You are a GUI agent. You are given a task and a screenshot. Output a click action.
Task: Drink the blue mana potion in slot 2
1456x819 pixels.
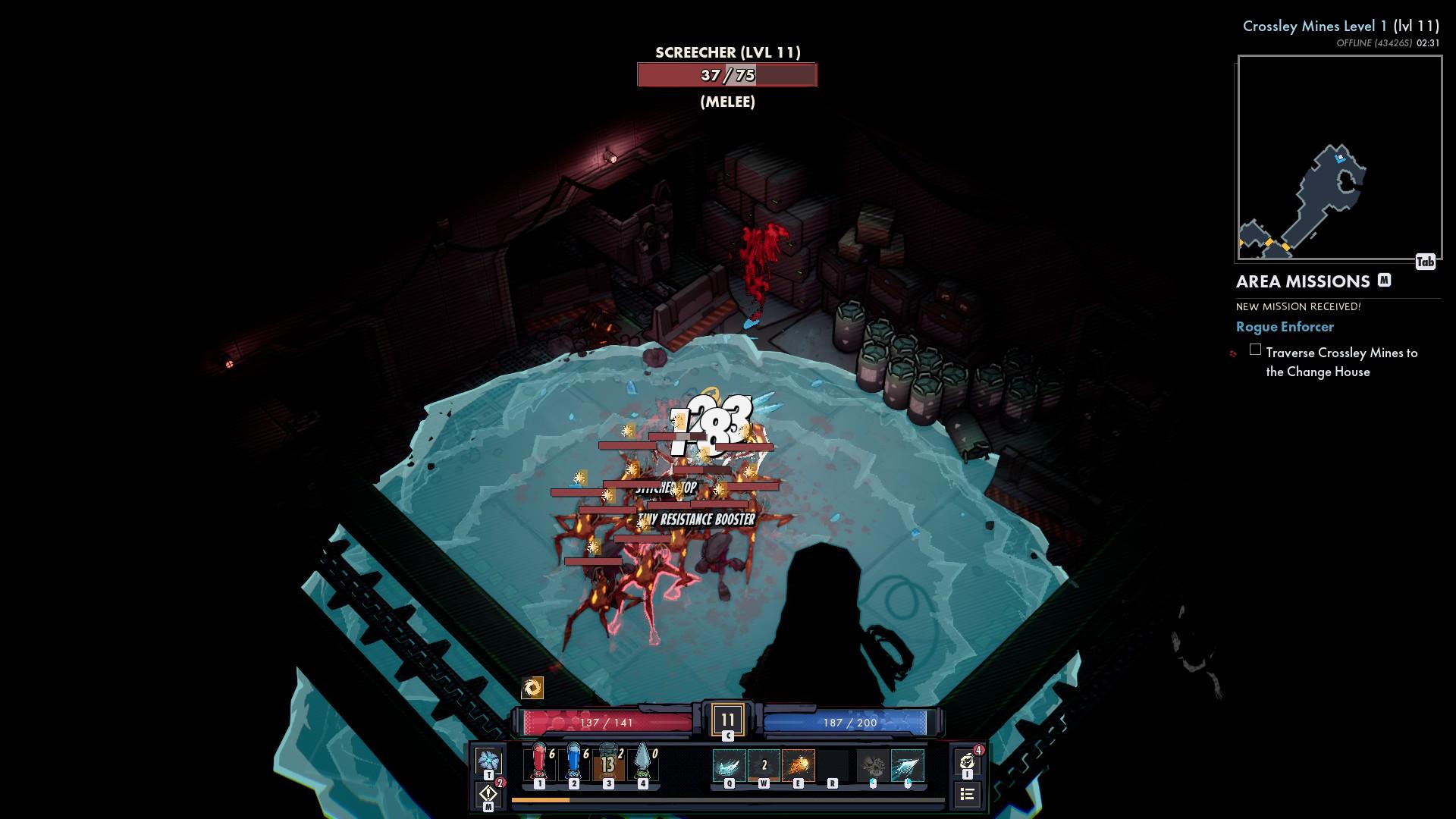click(x=574, y=763)
